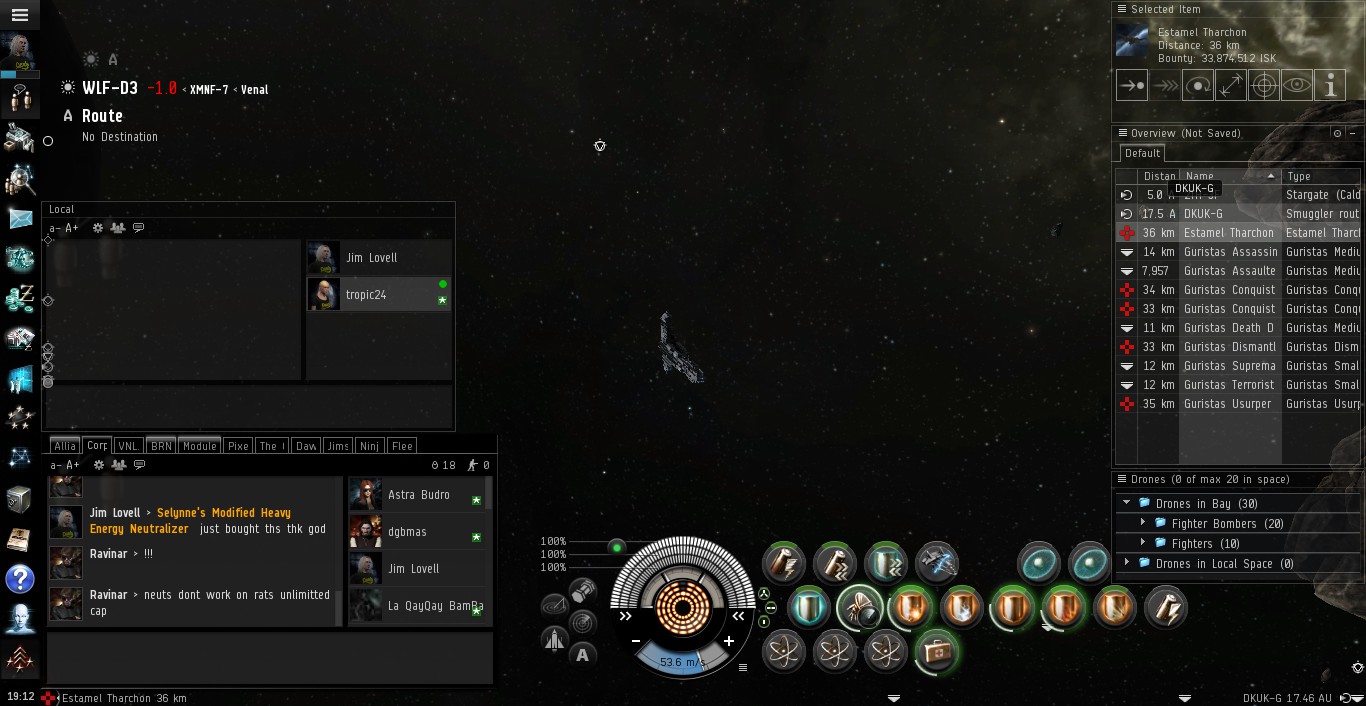Viewport: 1366px width, 706px height.
Task: Show info for the selected item
Action: coord(1330,86)
